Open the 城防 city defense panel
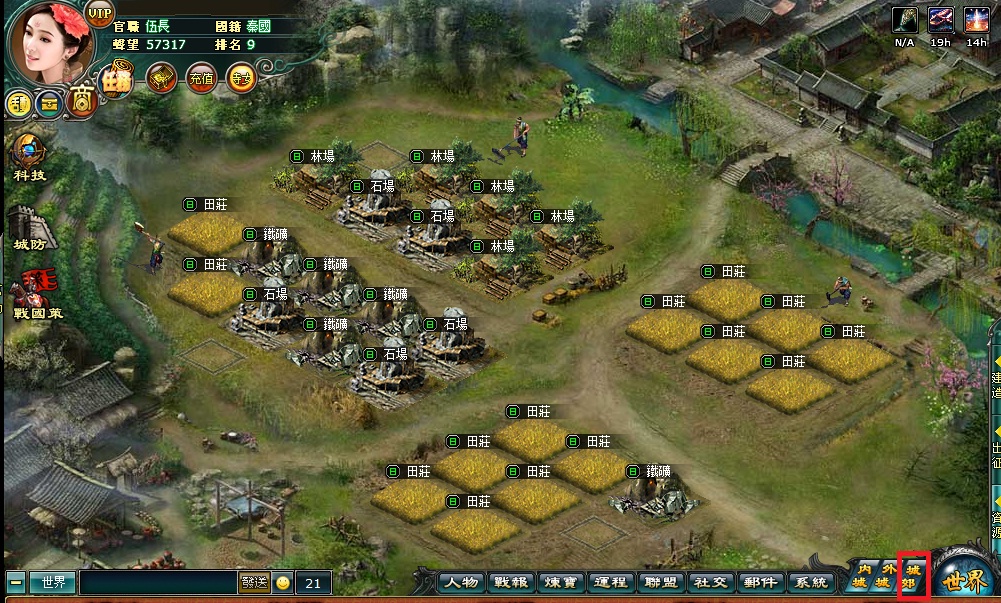The image size is (1001, 603). [30, 227]
